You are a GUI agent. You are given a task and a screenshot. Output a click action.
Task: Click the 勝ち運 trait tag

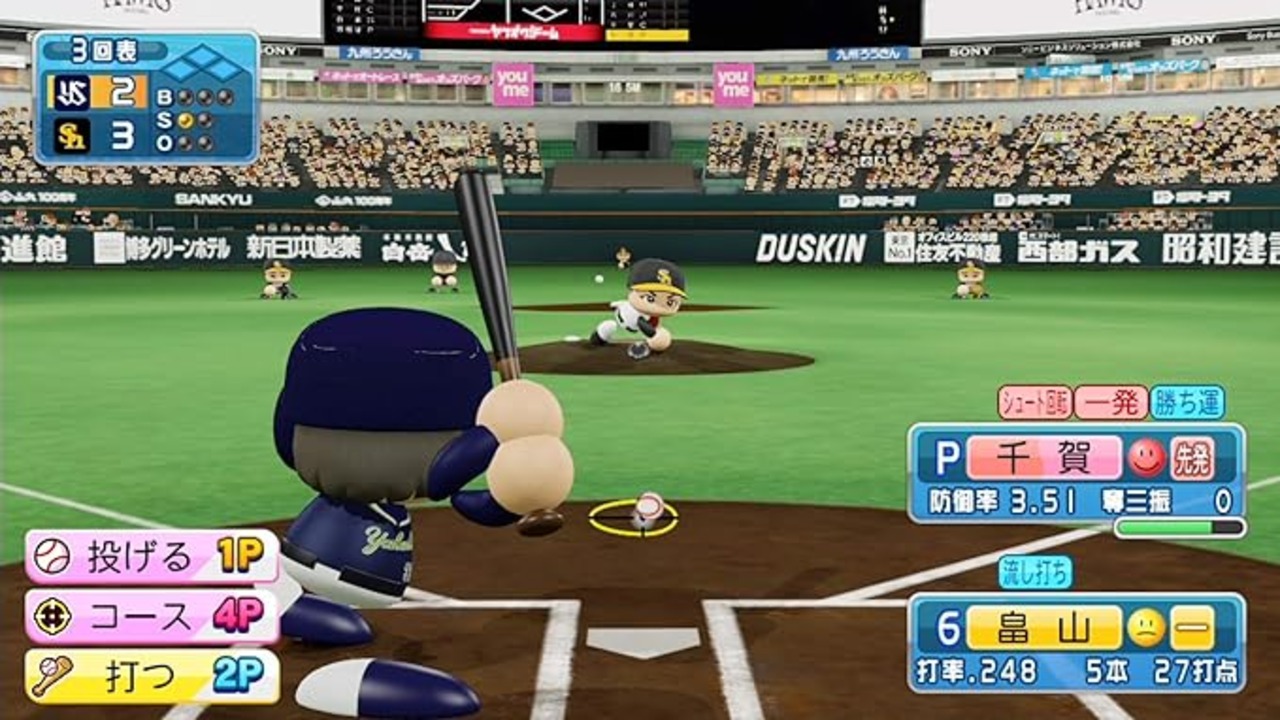(x=1187, y=402)
